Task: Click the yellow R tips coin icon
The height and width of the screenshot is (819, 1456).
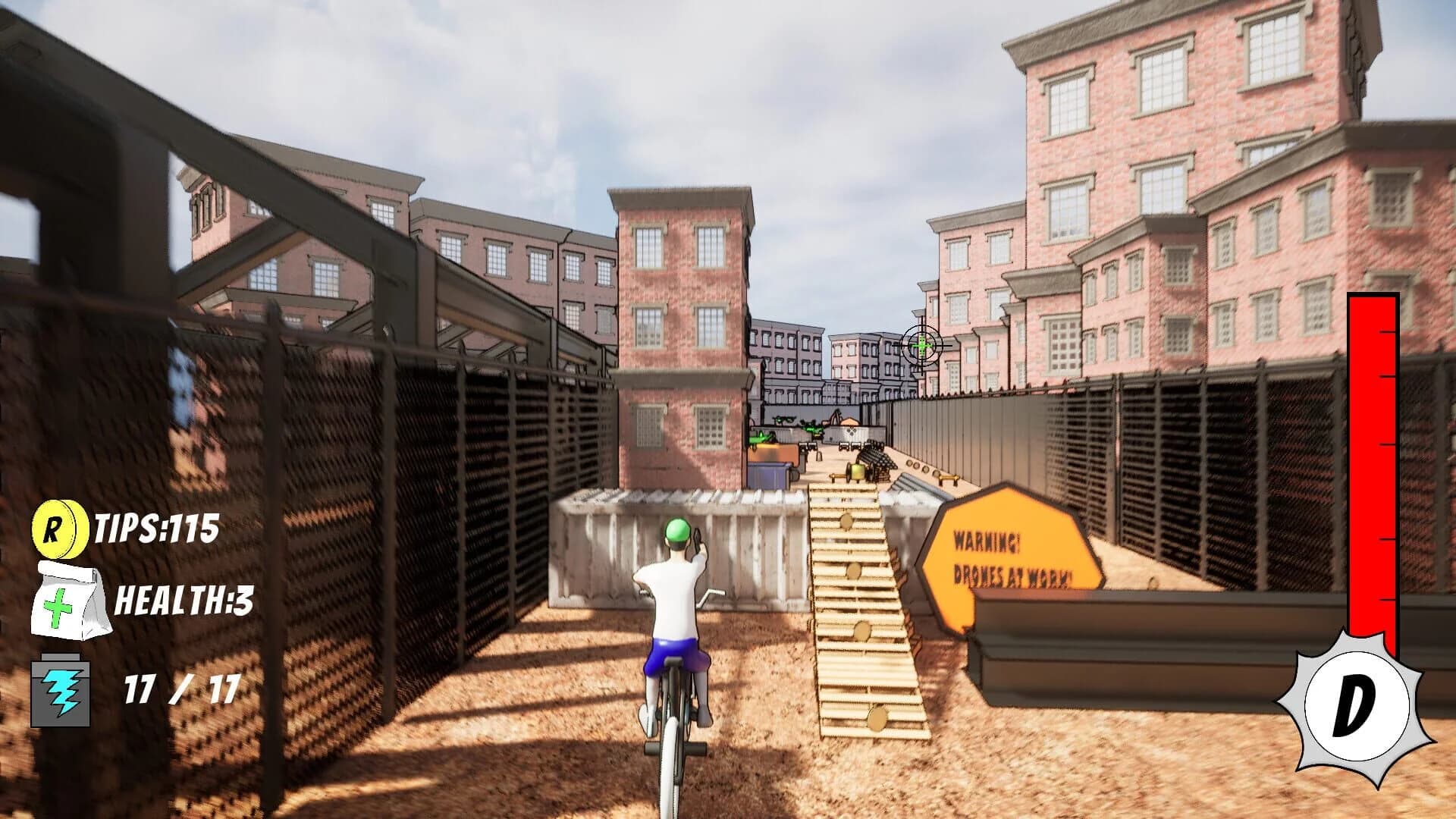Action: click(56, 528)
